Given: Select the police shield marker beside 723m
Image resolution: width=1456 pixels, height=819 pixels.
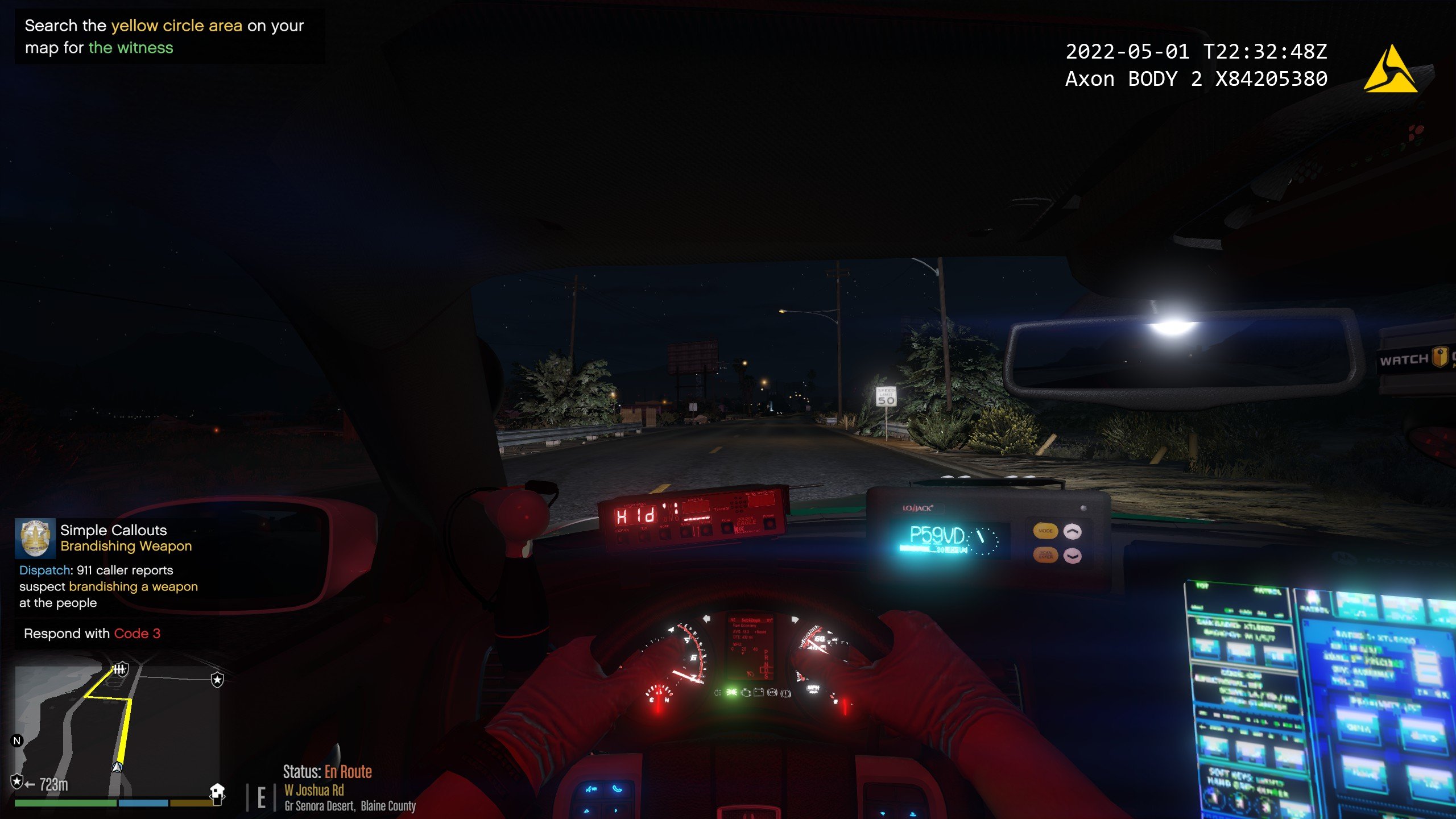Looking at the screenshot, I should [17, 781].
